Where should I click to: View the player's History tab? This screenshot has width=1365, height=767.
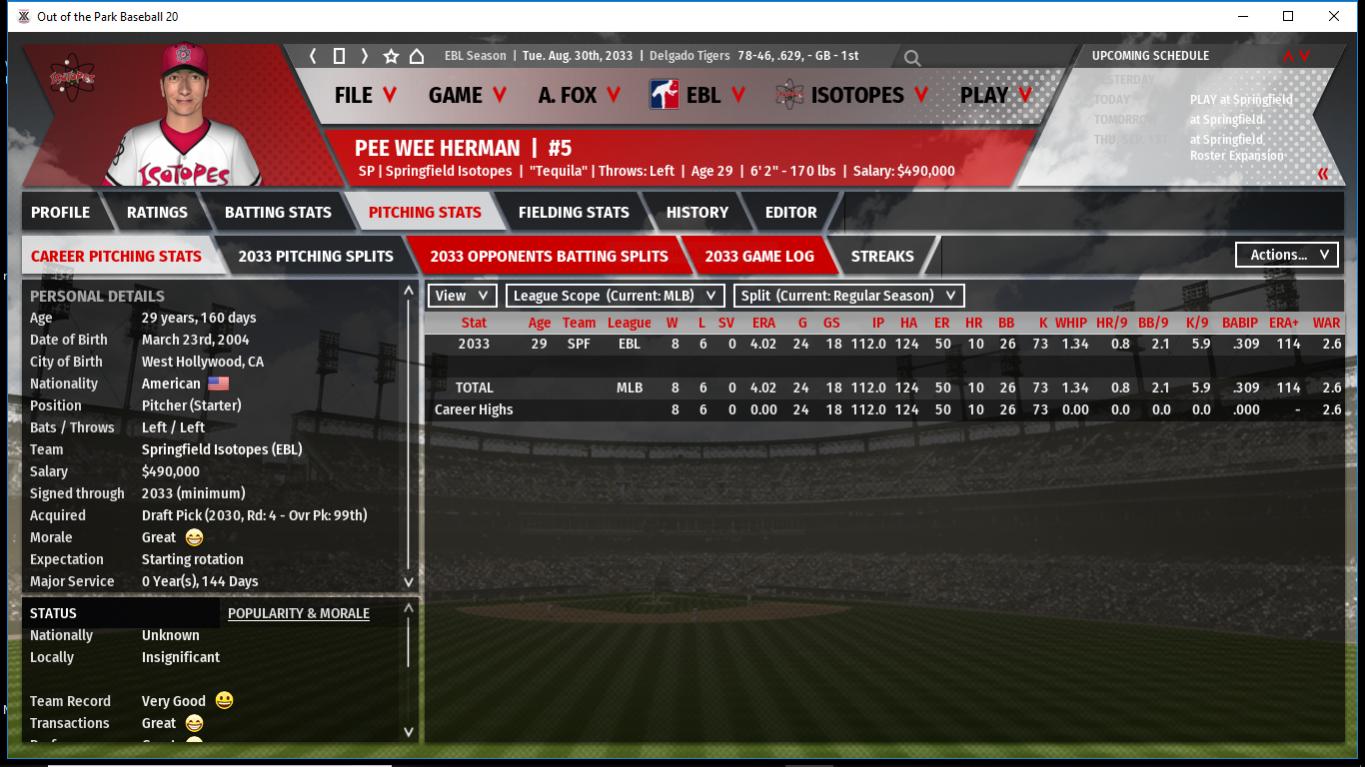(x=697, y=212)
